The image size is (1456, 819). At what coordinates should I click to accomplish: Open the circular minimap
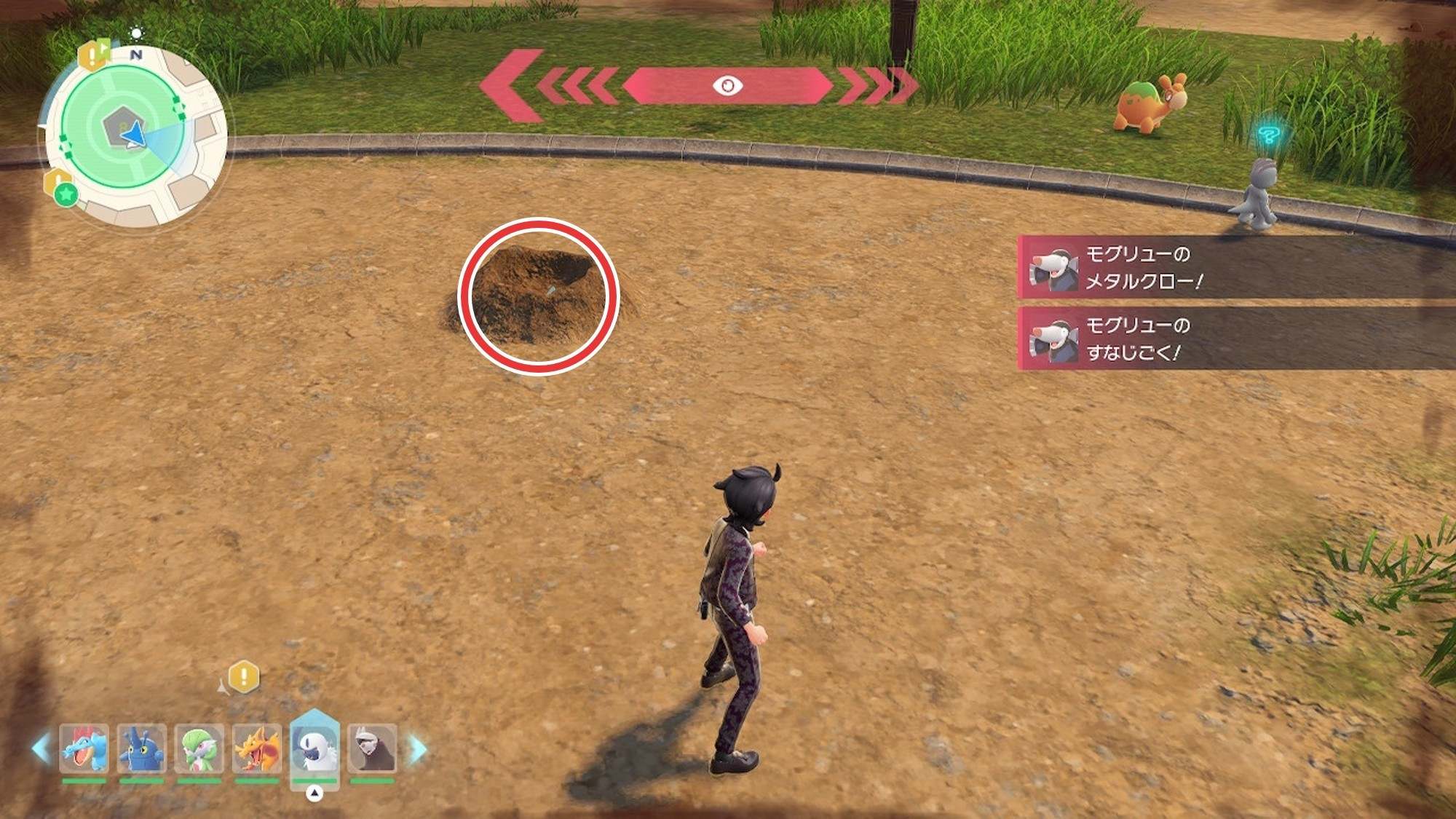[135, 136]
